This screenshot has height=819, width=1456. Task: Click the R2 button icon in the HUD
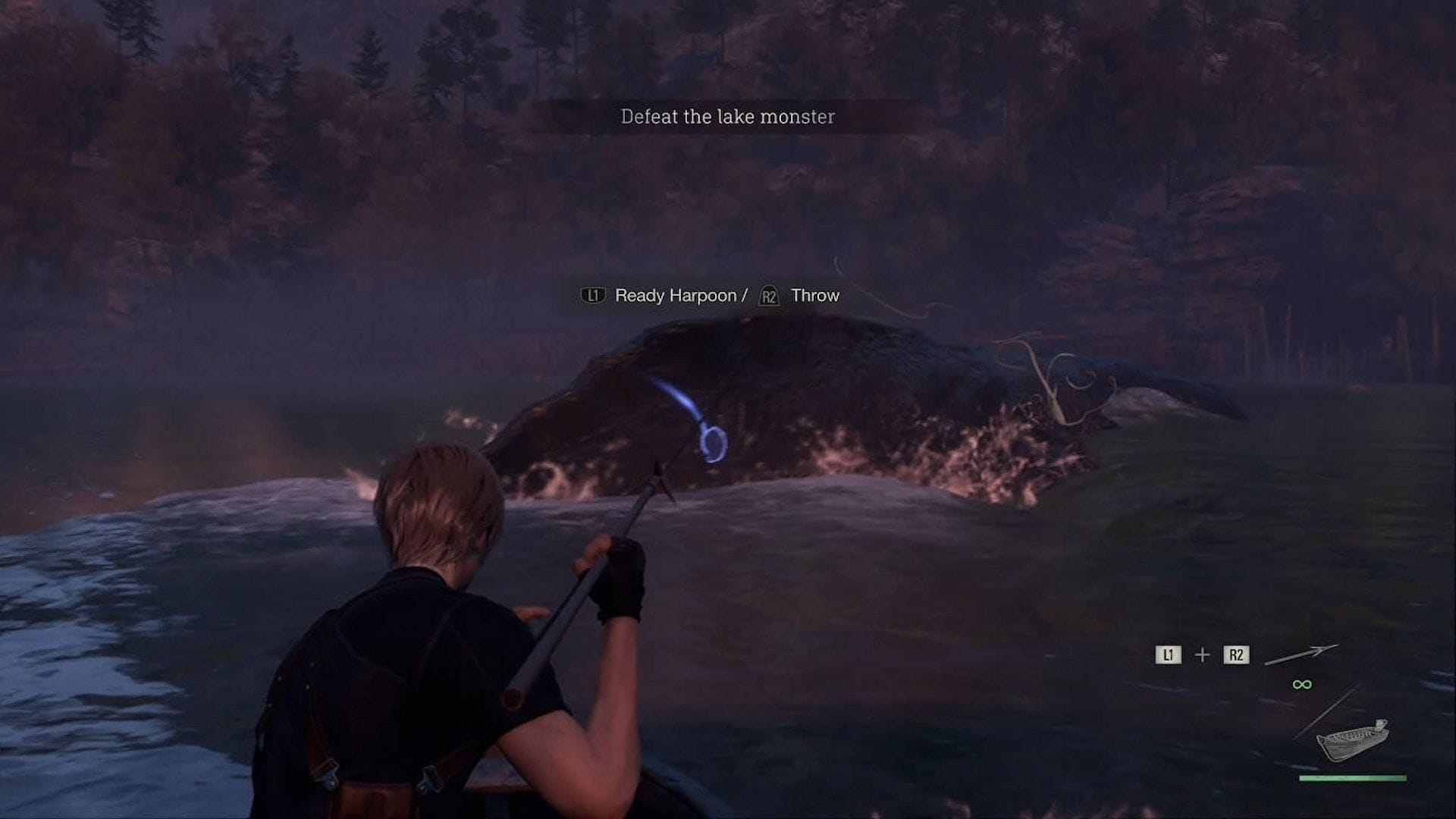tap(1236, 654)
